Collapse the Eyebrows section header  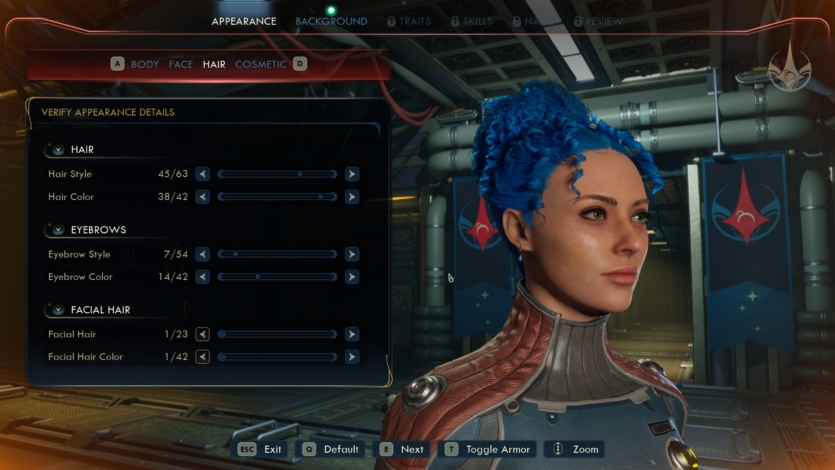tap(58, 230)
